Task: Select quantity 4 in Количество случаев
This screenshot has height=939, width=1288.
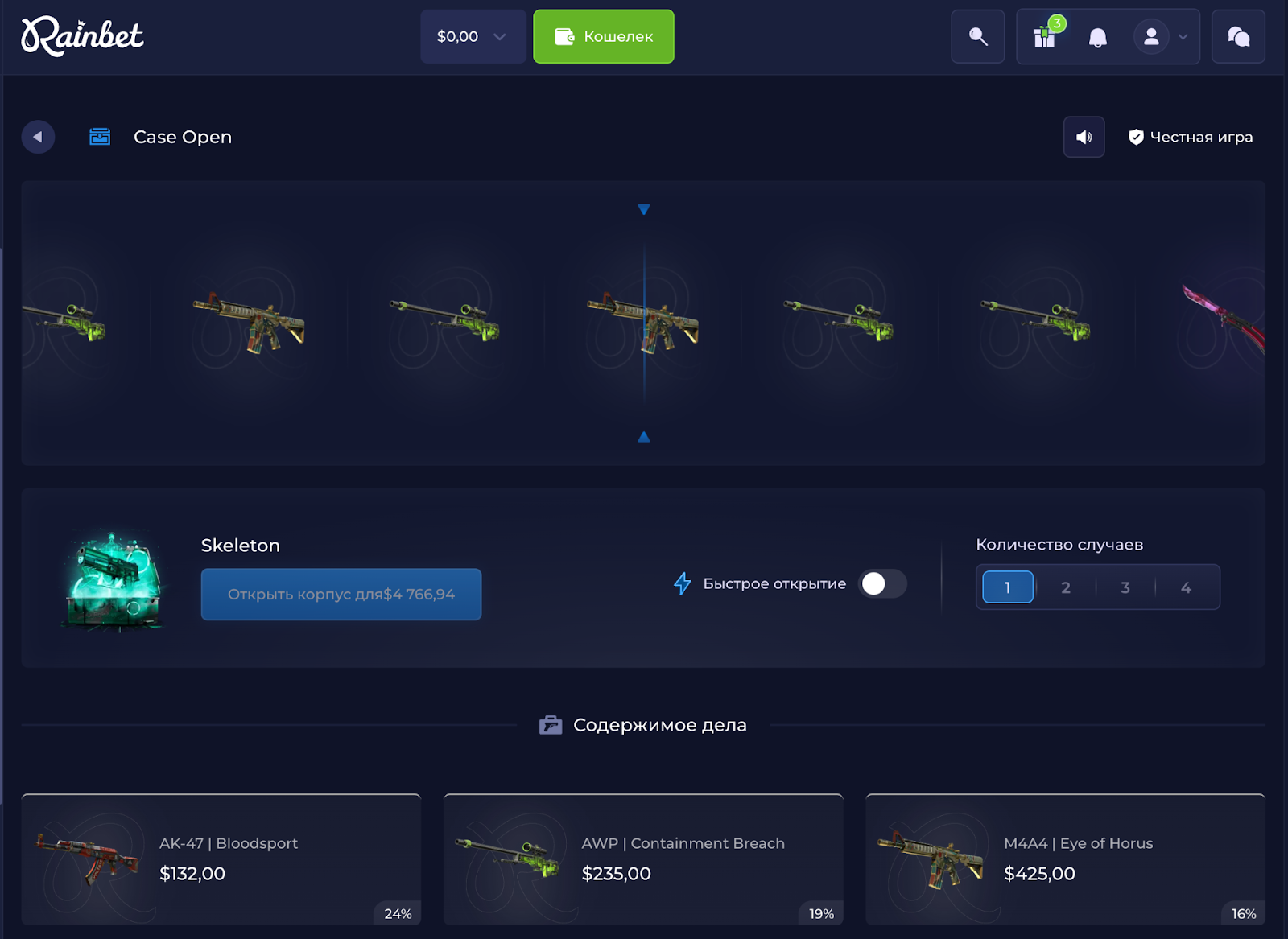Action: 1186,587
